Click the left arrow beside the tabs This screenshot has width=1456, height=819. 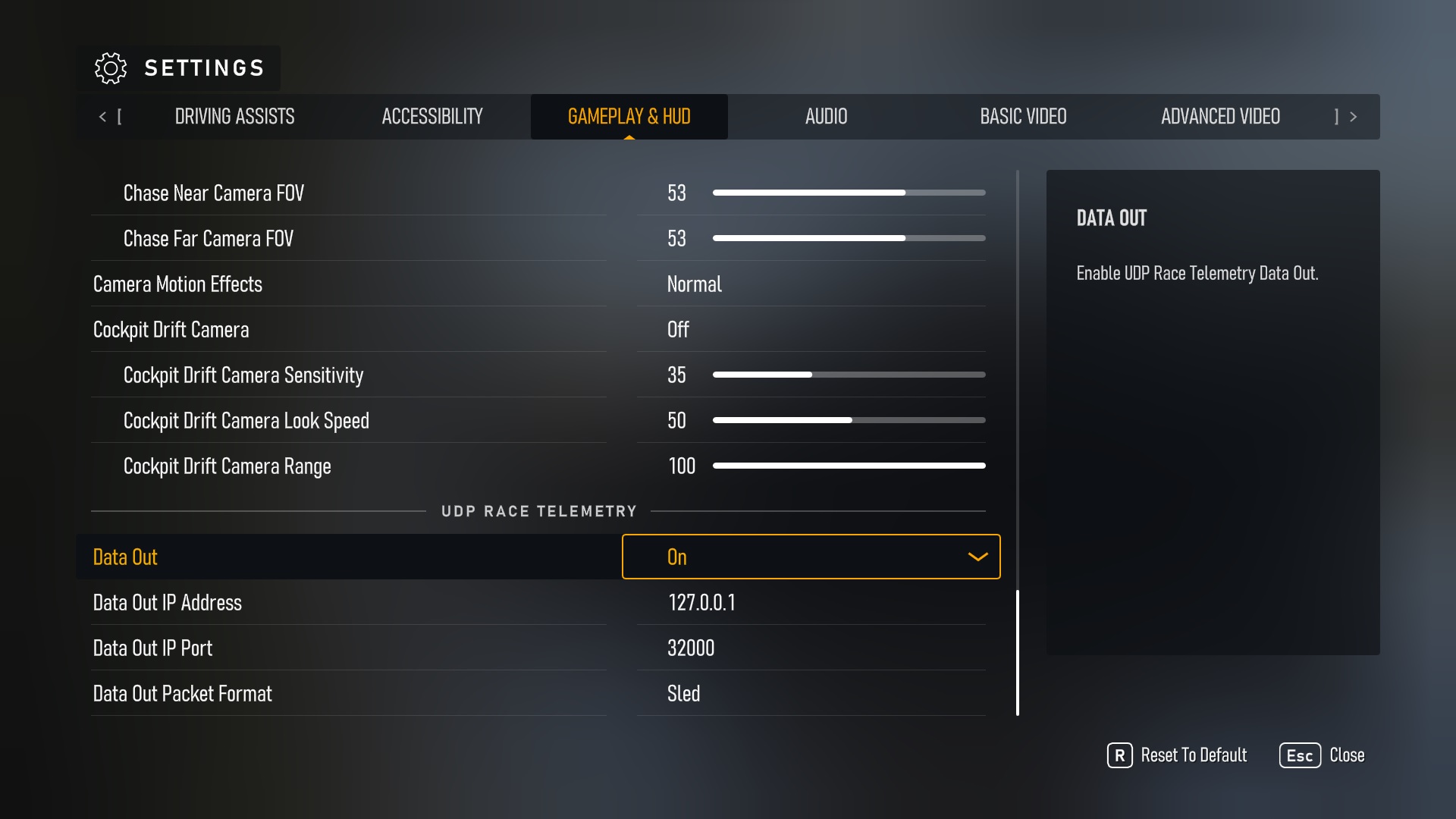point(103,117)
